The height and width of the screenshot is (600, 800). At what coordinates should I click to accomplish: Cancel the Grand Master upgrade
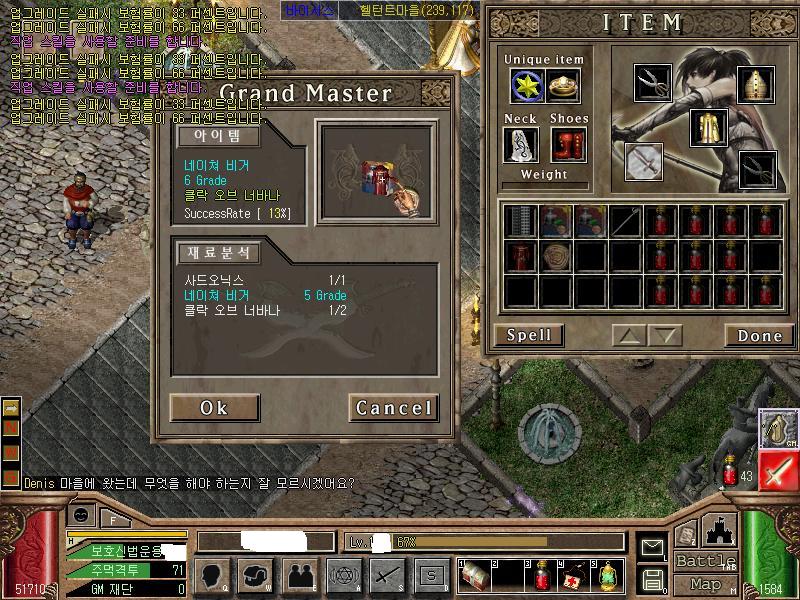pyautogui.click(x=393, y=408)
